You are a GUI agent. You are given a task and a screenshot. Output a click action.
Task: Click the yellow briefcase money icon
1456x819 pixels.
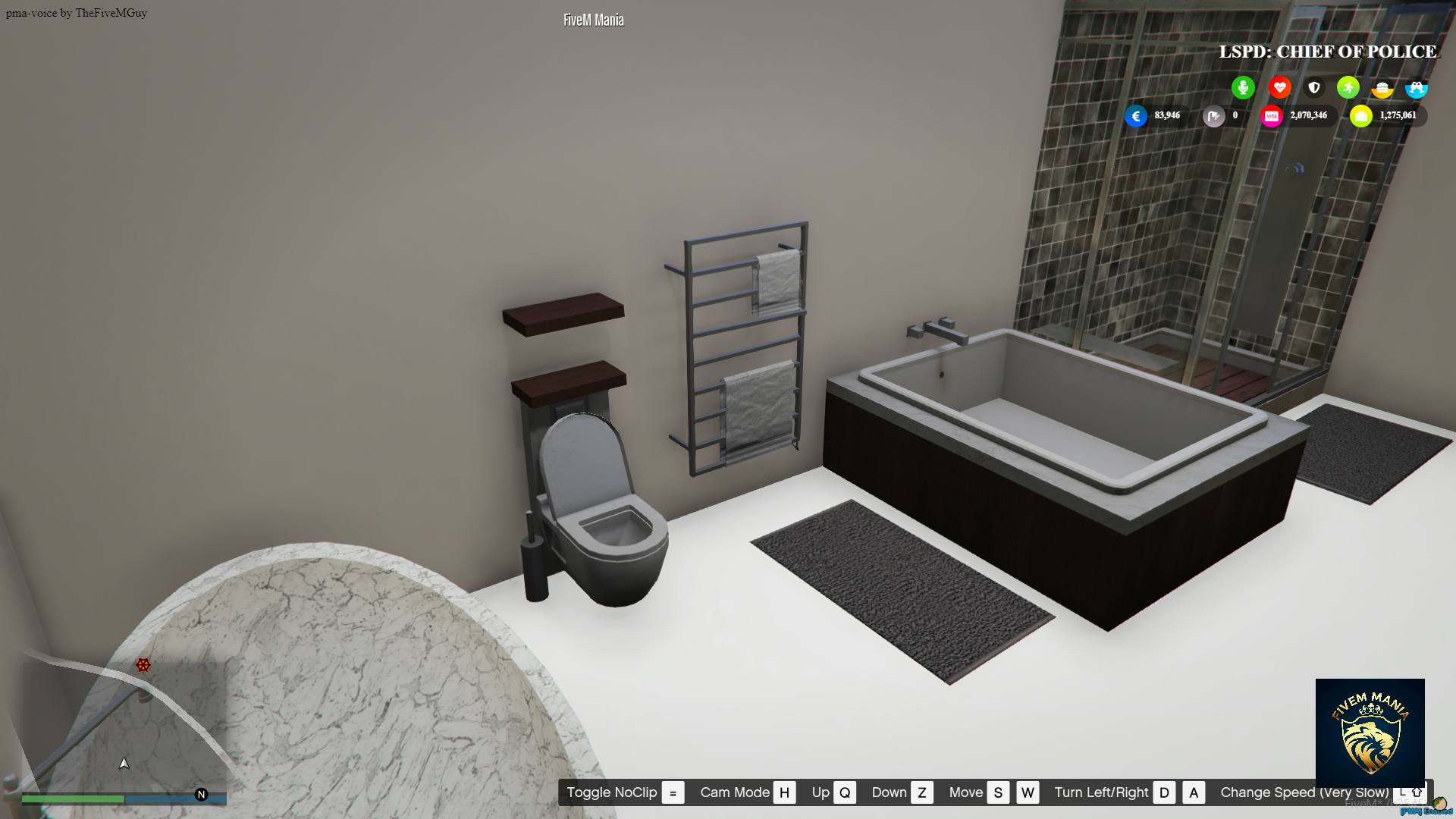coord(1362,115)
